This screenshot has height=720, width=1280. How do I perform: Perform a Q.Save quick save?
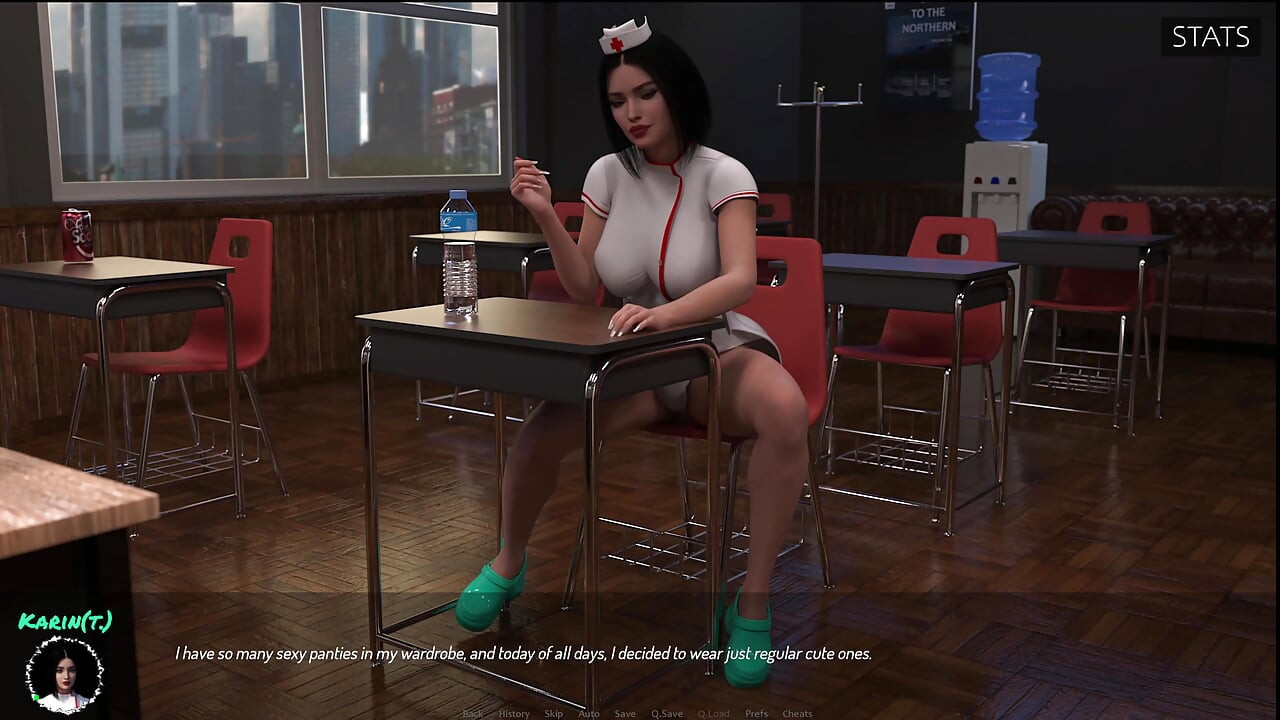[x=667, y=714]
